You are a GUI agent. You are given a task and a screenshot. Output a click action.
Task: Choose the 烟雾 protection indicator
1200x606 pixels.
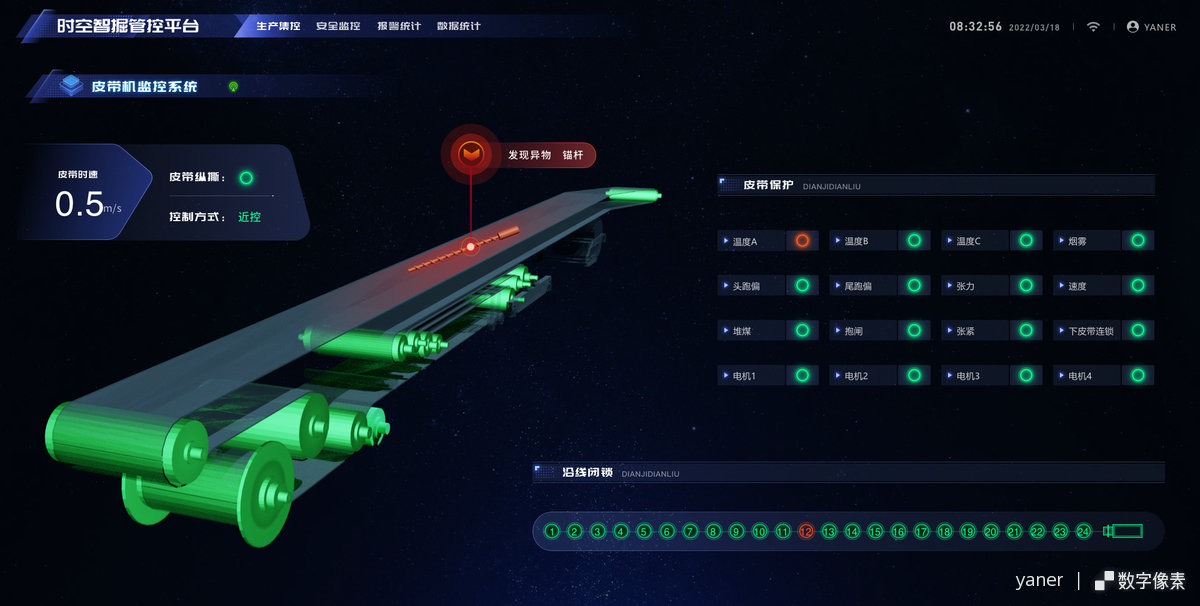tap(1104, 241)
